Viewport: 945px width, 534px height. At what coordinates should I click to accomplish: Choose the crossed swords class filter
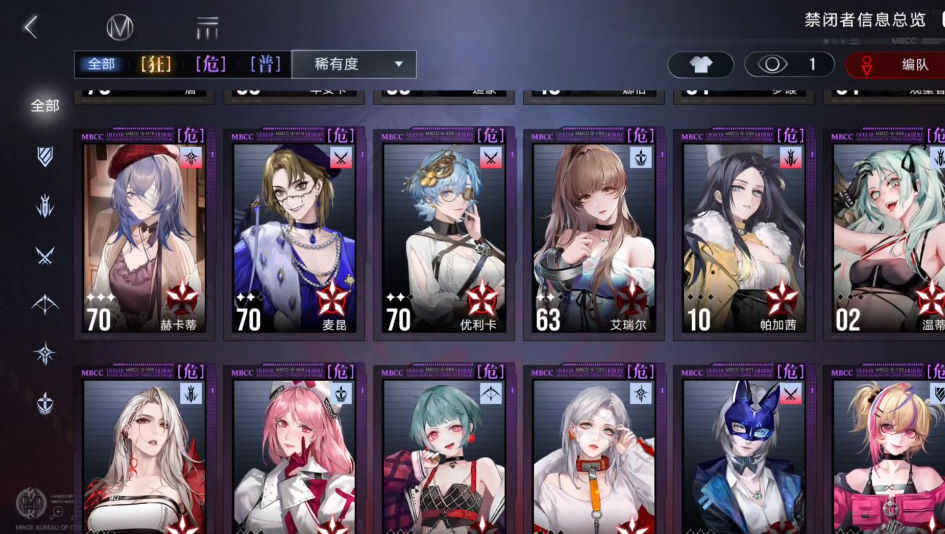(x=45, y=255)
